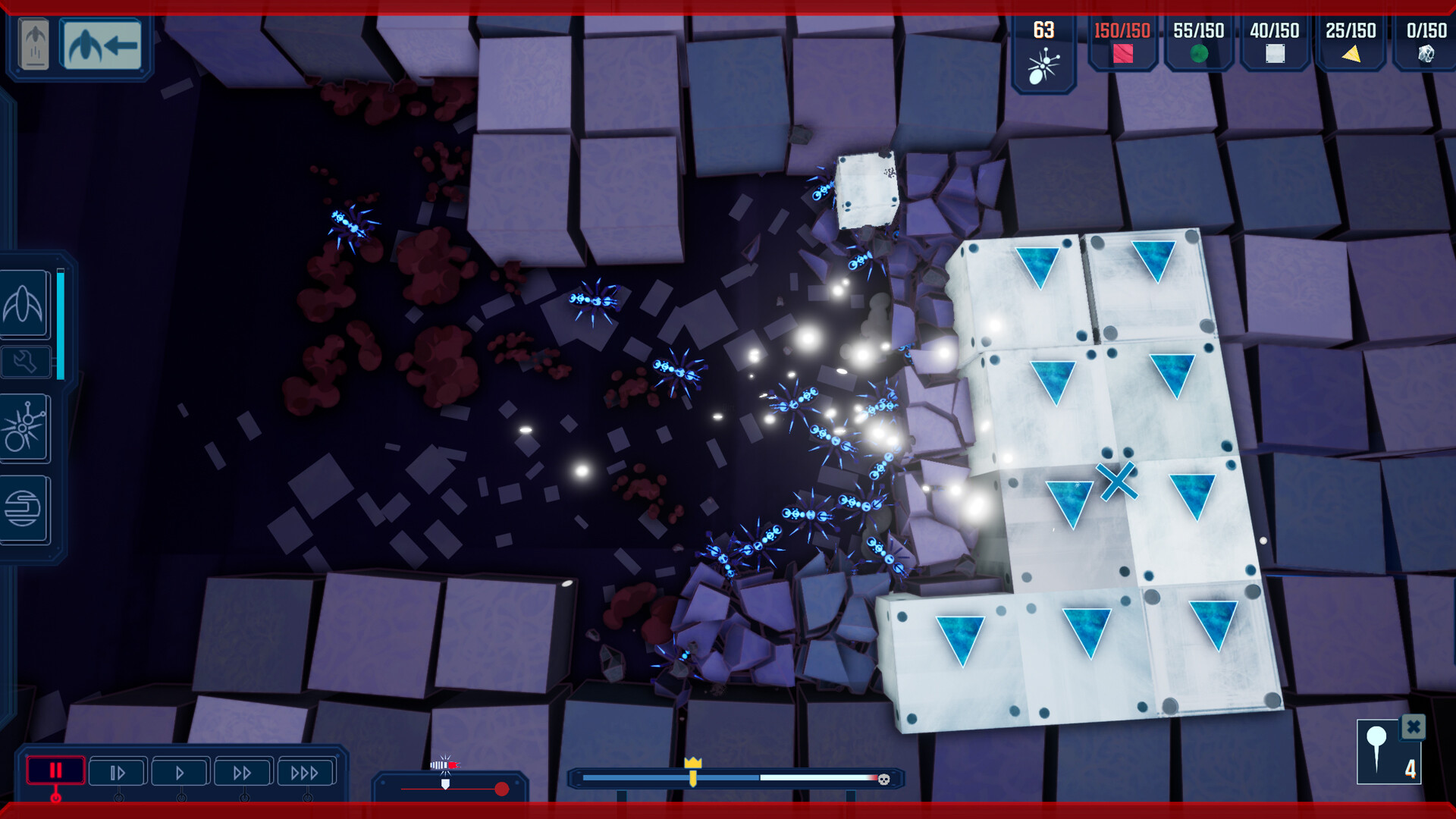This screenshot has width=1456, height=819.
Task: Toggle the landing marker card at top left
Action: 32,44
